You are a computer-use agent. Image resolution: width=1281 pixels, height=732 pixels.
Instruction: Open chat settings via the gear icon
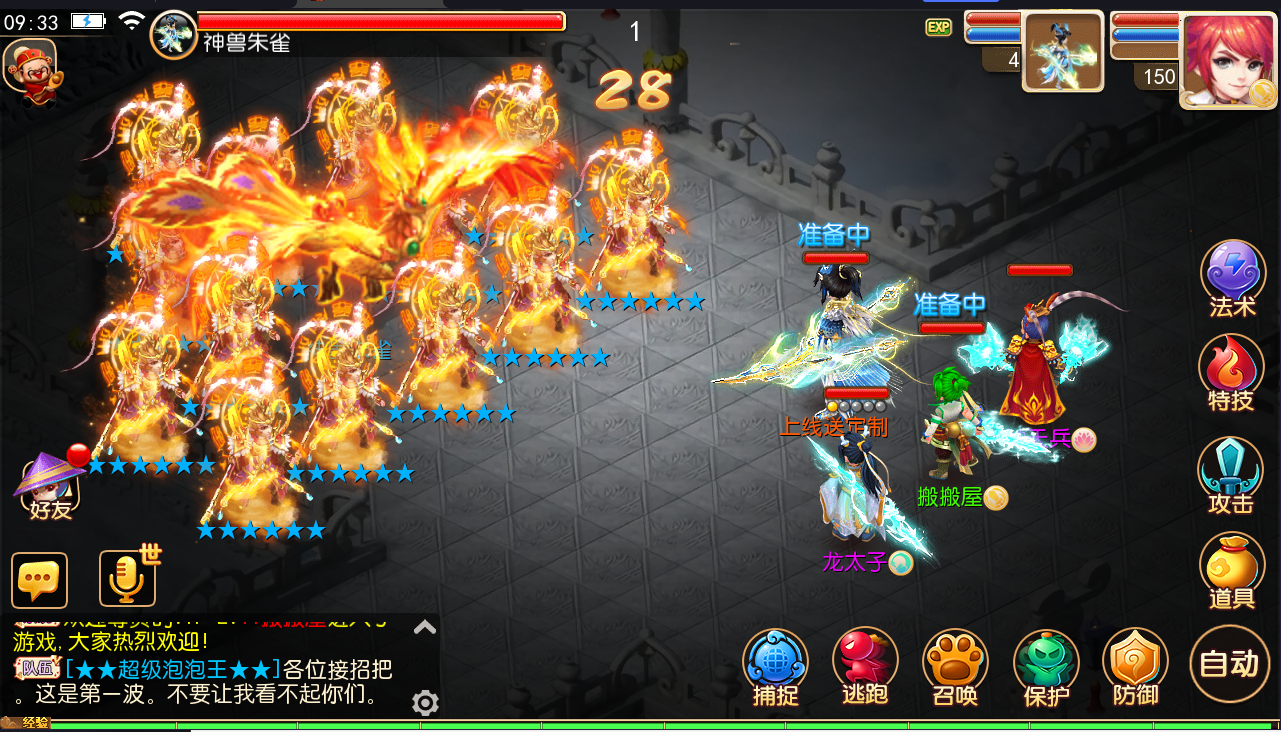click(x=424, y=703)
